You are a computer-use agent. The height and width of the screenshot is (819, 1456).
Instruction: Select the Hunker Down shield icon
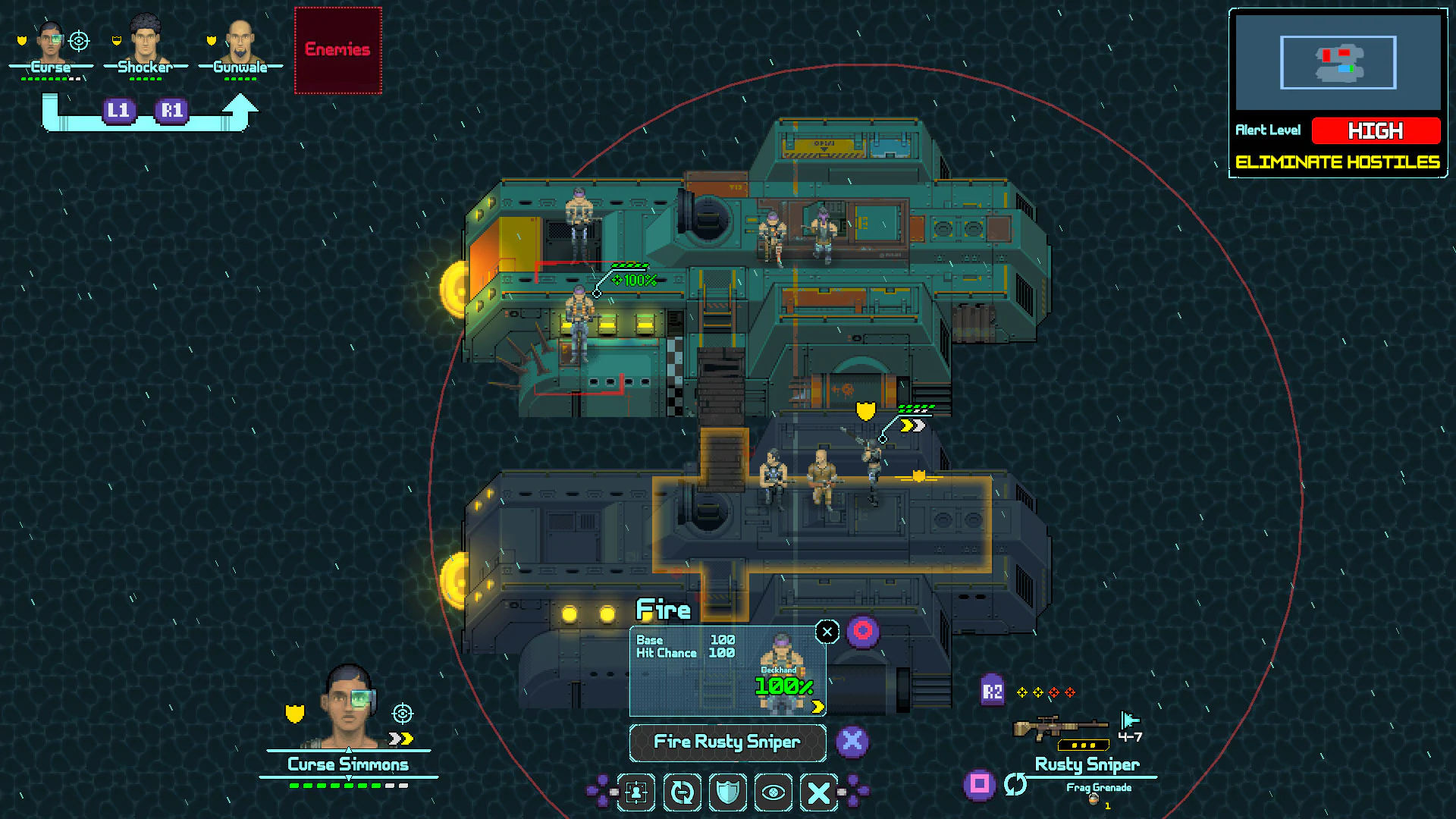coord(727,792)
